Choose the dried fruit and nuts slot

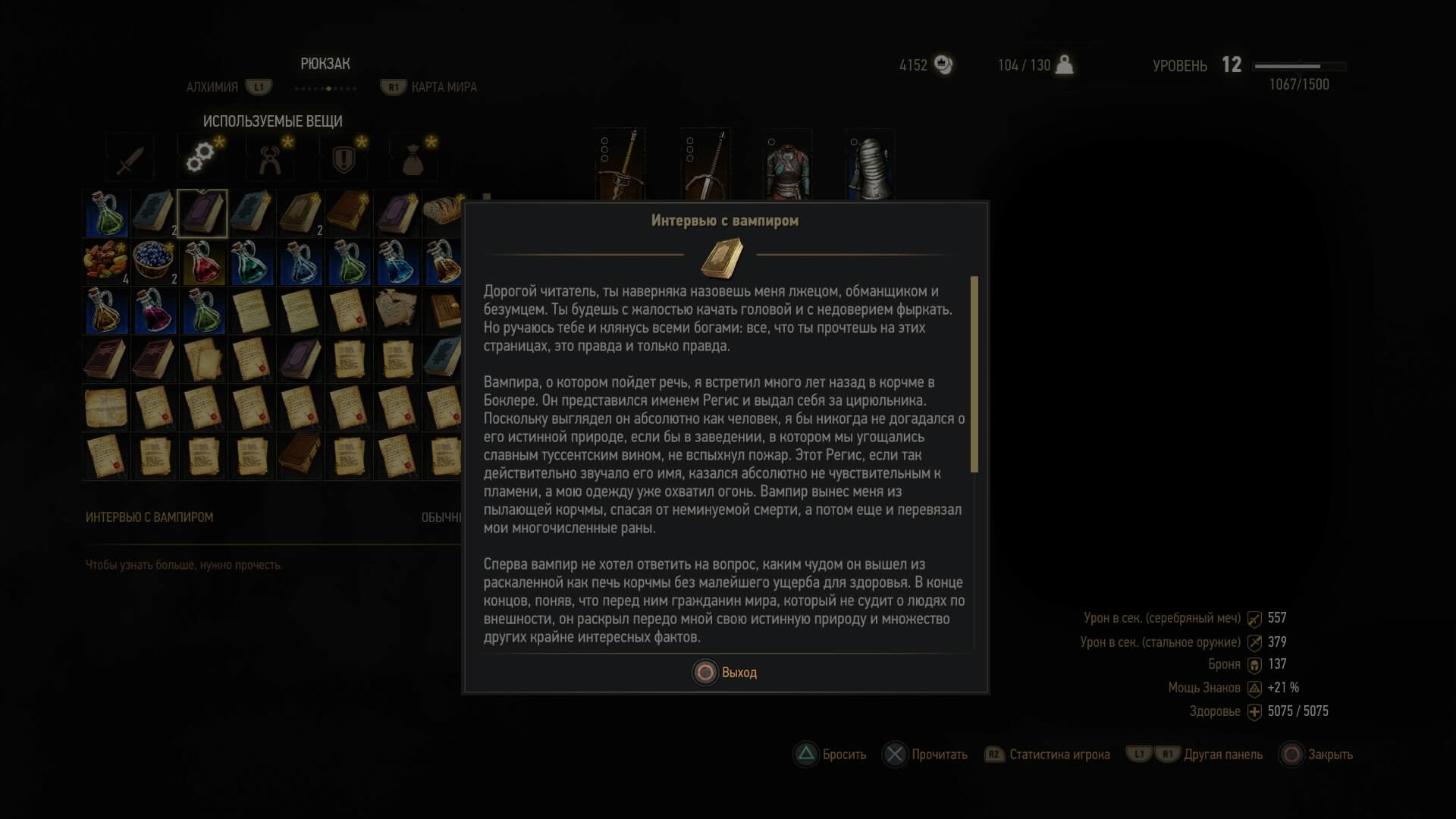tap(105, 262)
